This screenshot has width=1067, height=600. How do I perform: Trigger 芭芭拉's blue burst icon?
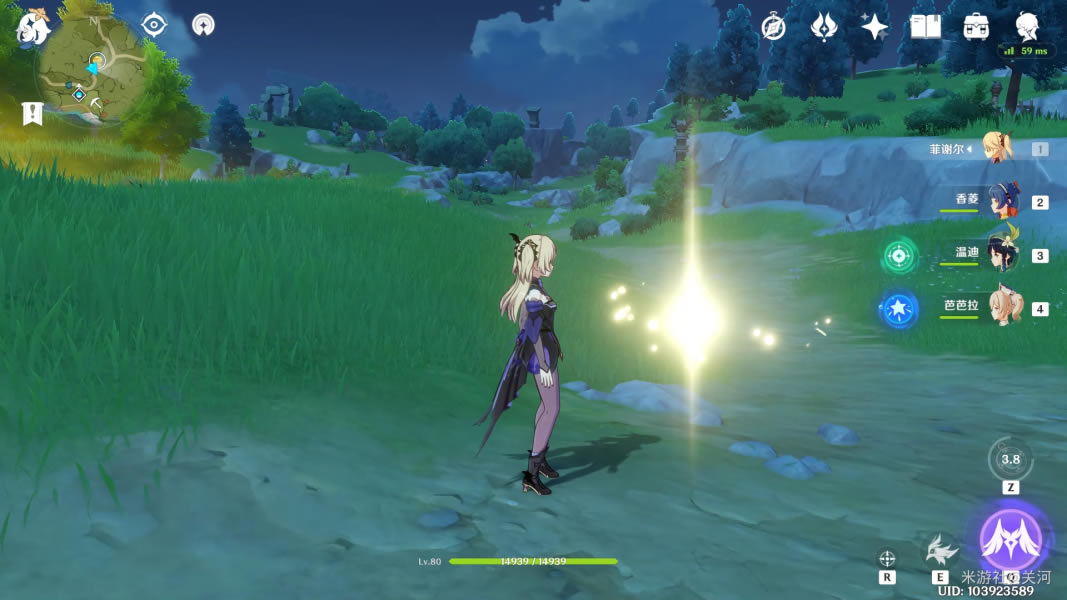pyautogui.click(x=899, y=308)
